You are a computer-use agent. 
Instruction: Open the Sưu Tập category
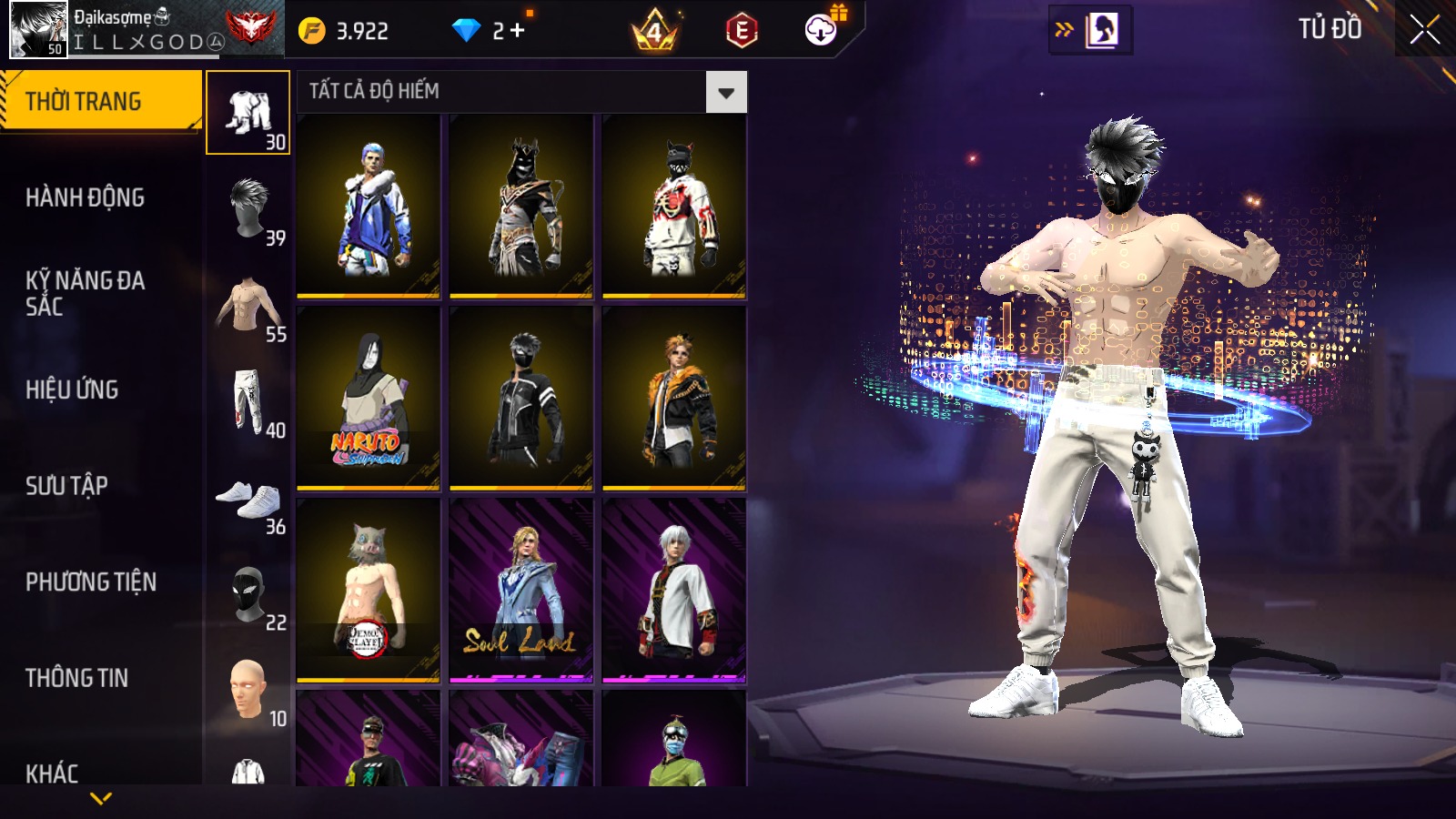(x=66, y=486)
